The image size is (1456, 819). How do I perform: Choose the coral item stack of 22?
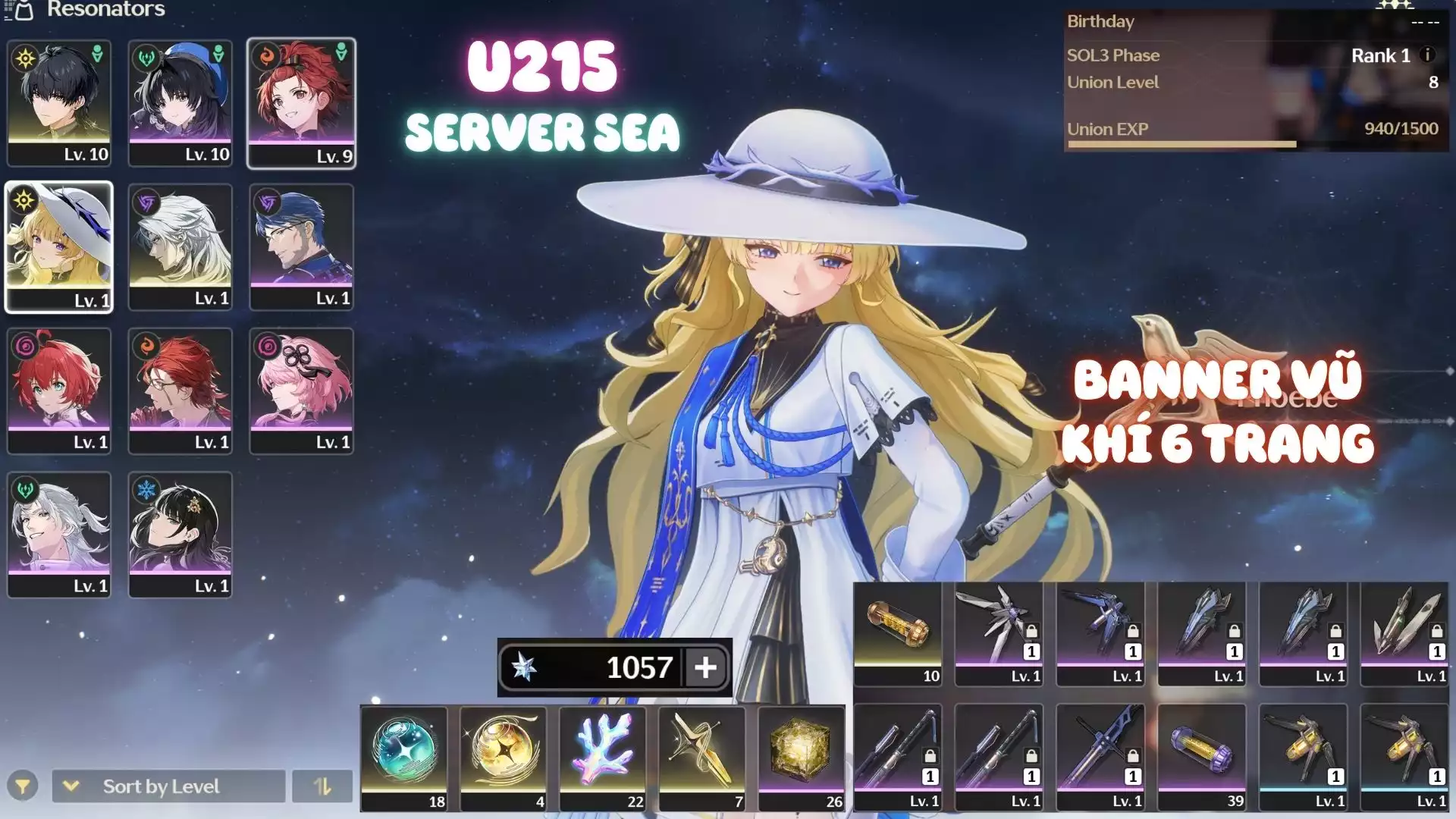click(603, 757)
